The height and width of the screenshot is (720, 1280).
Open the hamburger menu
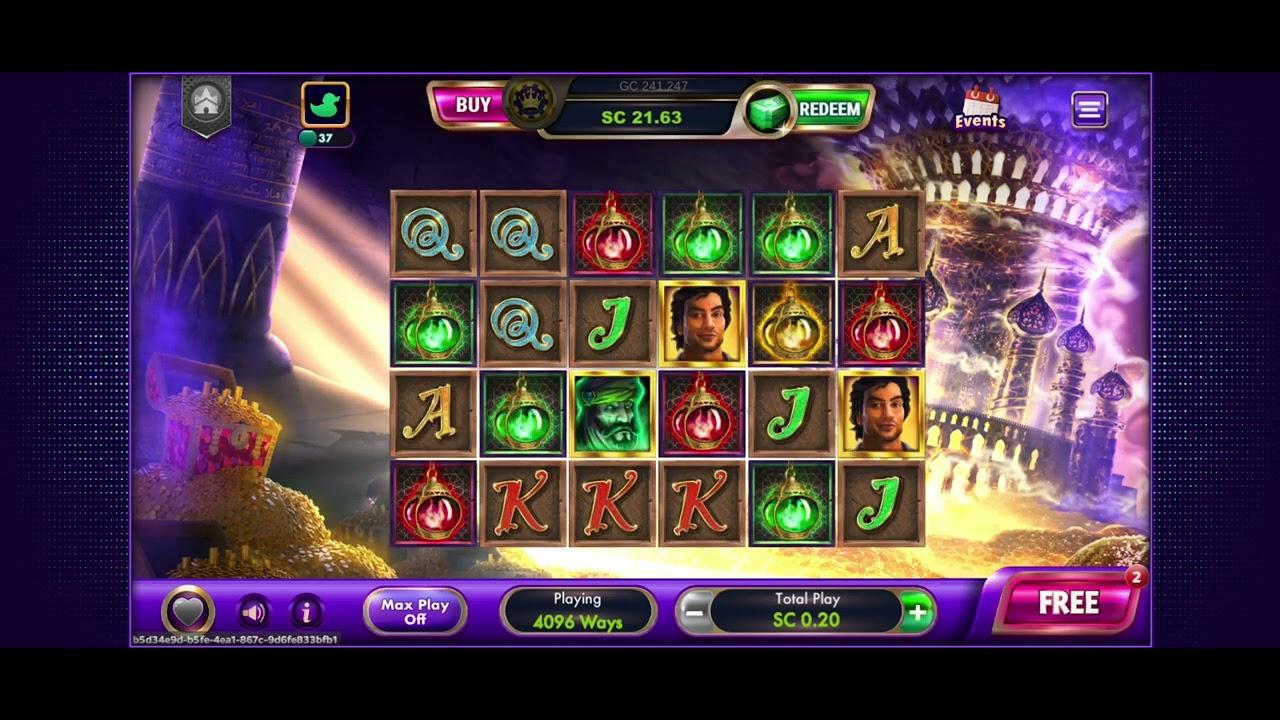point(1089,109)
